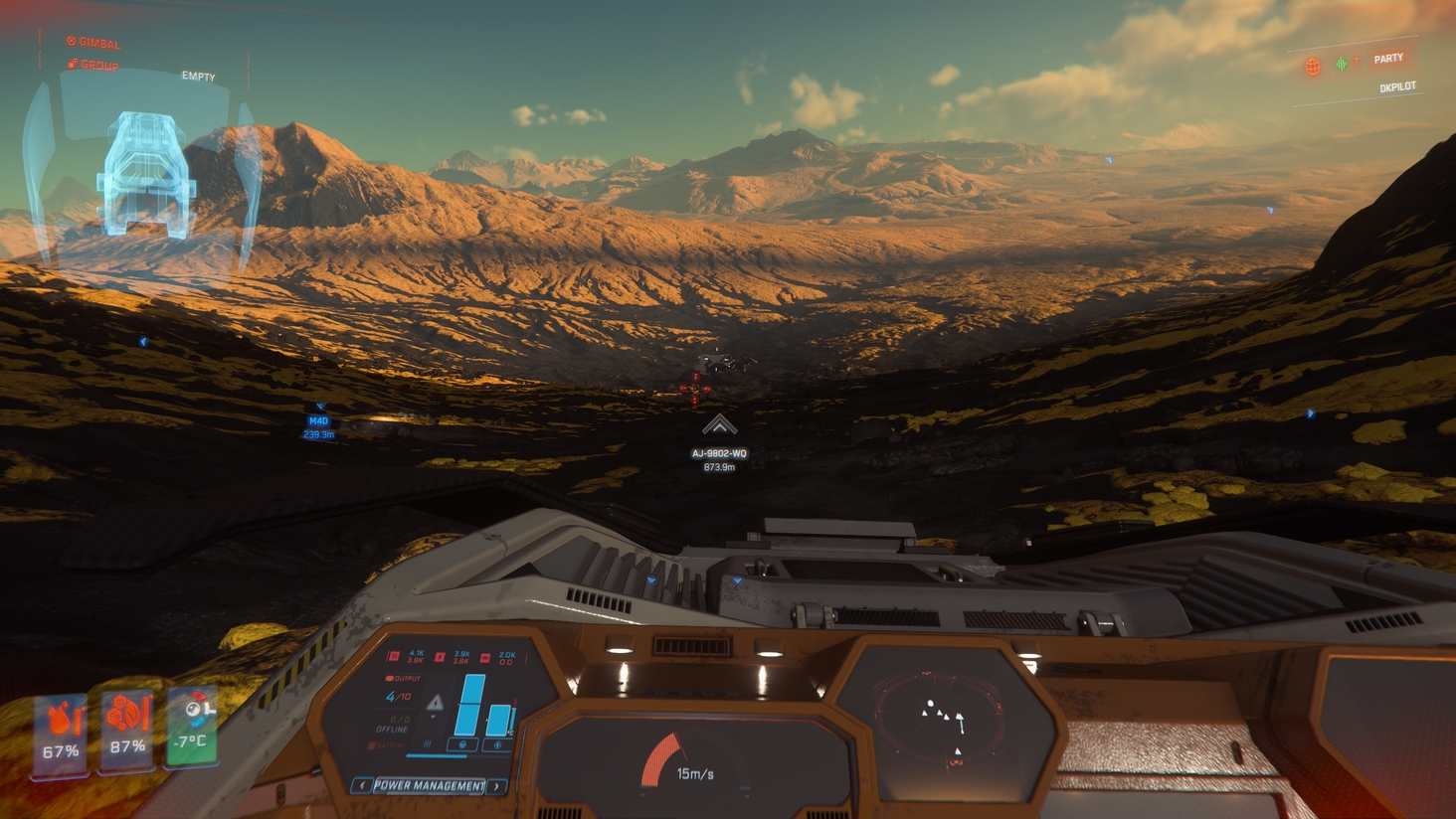Toggle the GIMBAL weapon mode

[93, 43]
